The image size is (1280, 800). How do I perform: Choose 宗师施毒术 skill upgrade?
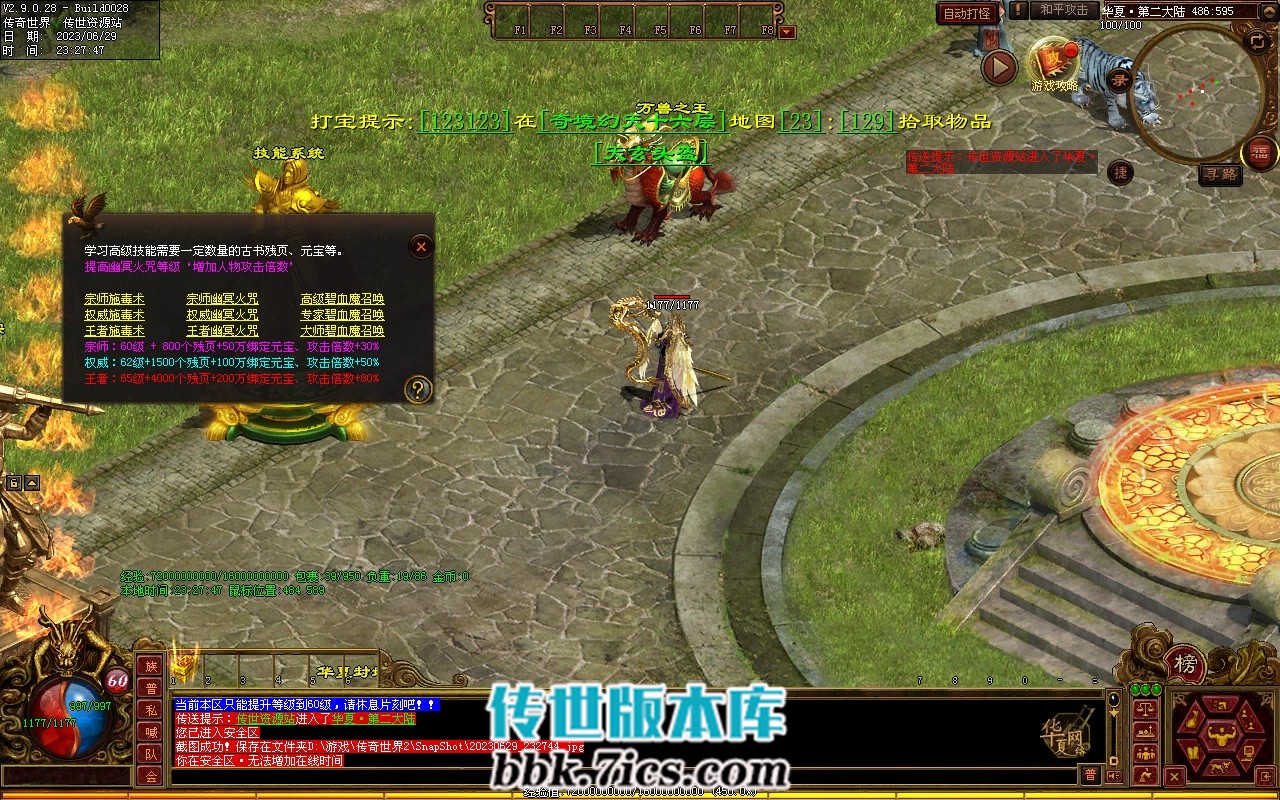[114, 299]
